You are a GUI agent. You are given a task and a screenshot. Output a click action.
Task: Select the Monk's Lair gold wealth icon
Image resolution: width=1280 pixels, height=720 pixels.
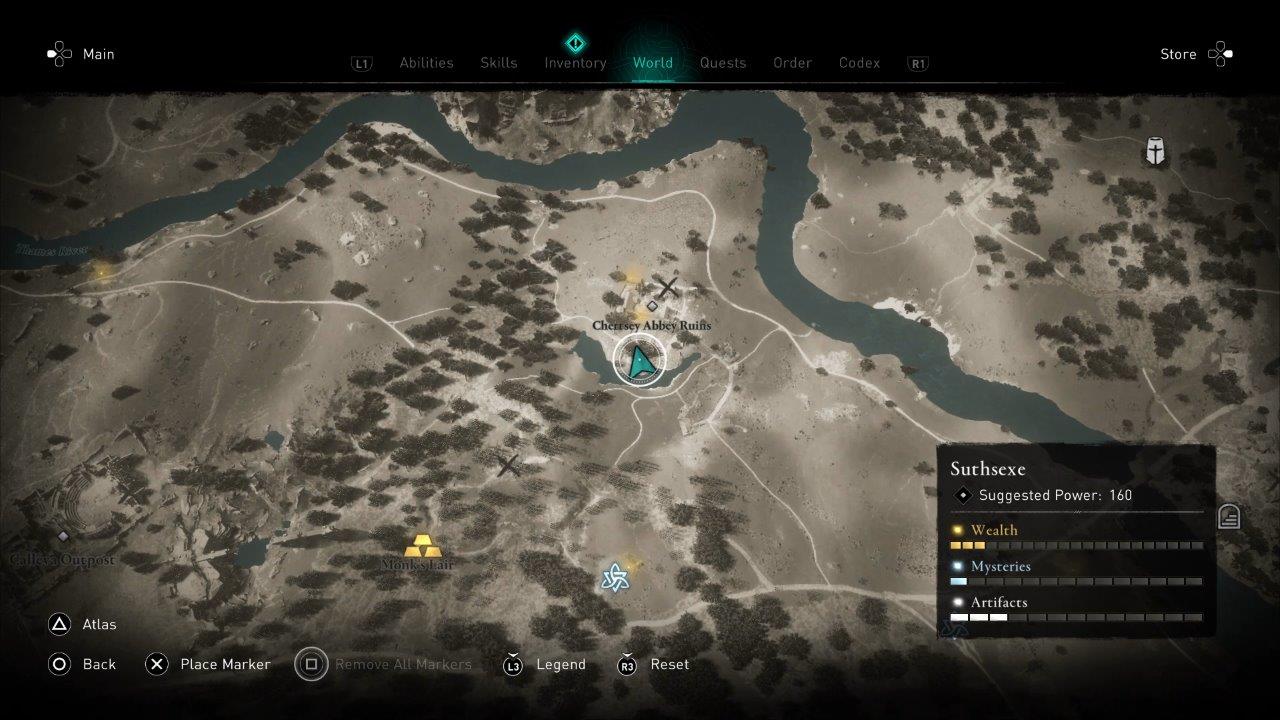(x=425, y=547)
